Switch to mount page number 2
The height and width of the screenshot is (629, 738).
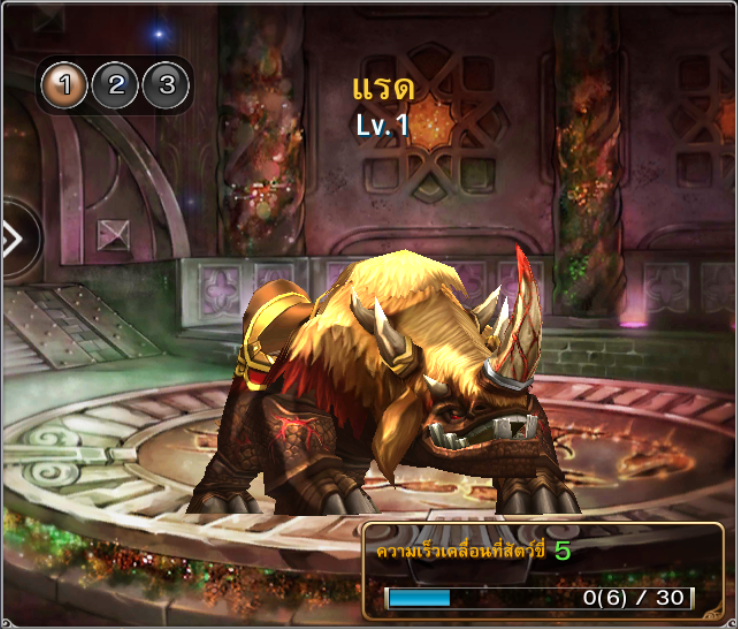116,86
